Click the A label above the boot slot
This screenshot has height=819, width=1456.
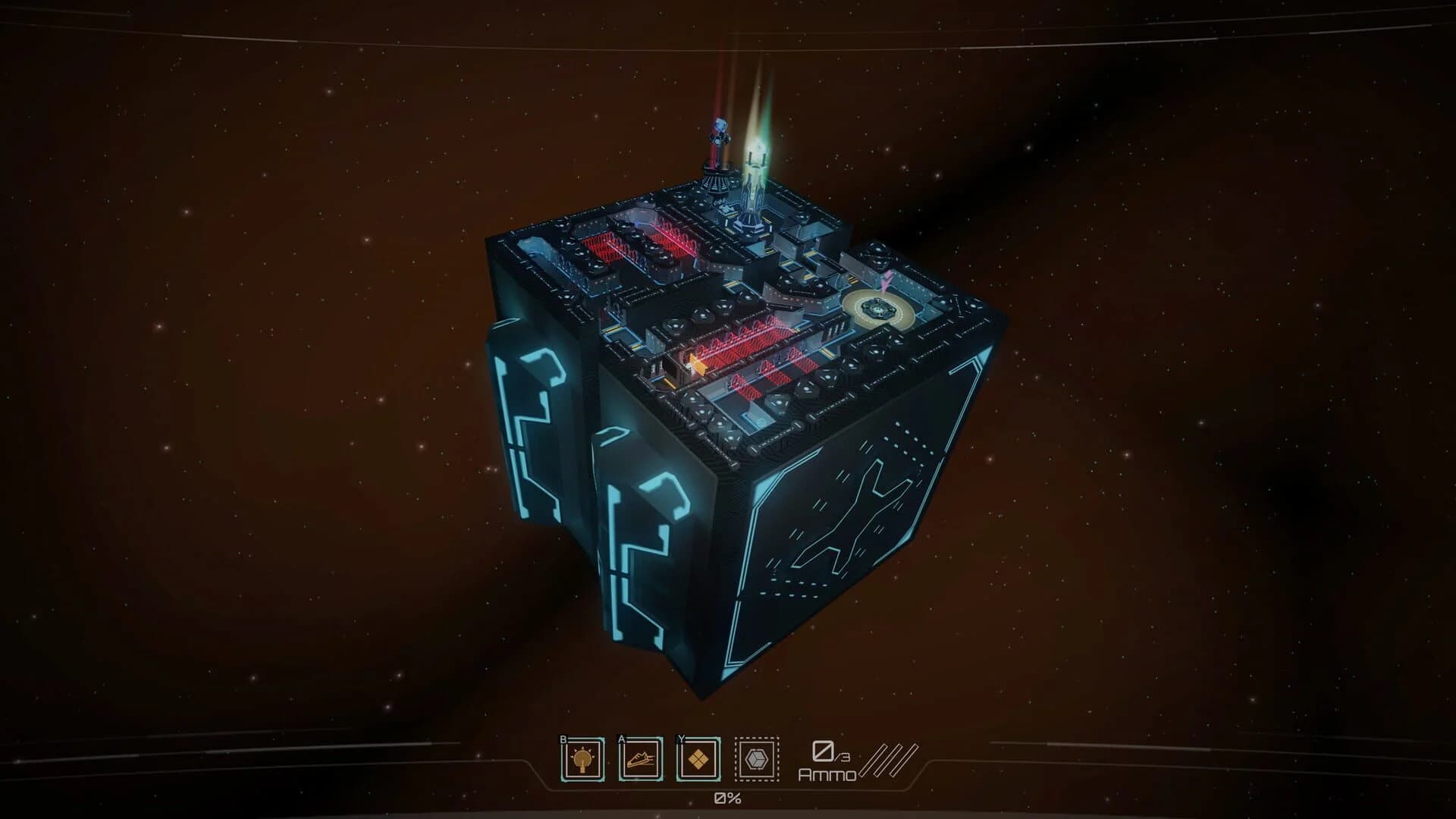pyautogui.click(x=620, y=739)
